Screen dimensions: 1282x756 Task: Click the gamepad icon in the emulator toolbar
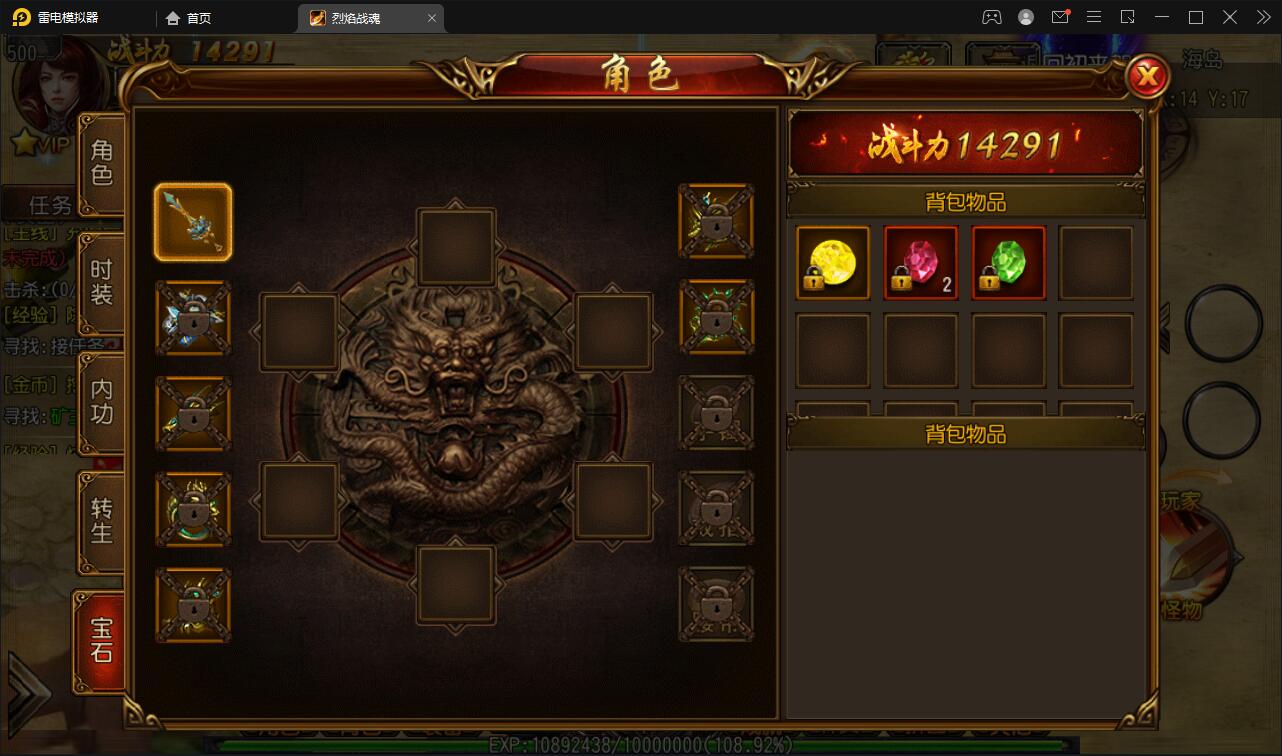tap(991, 17)
